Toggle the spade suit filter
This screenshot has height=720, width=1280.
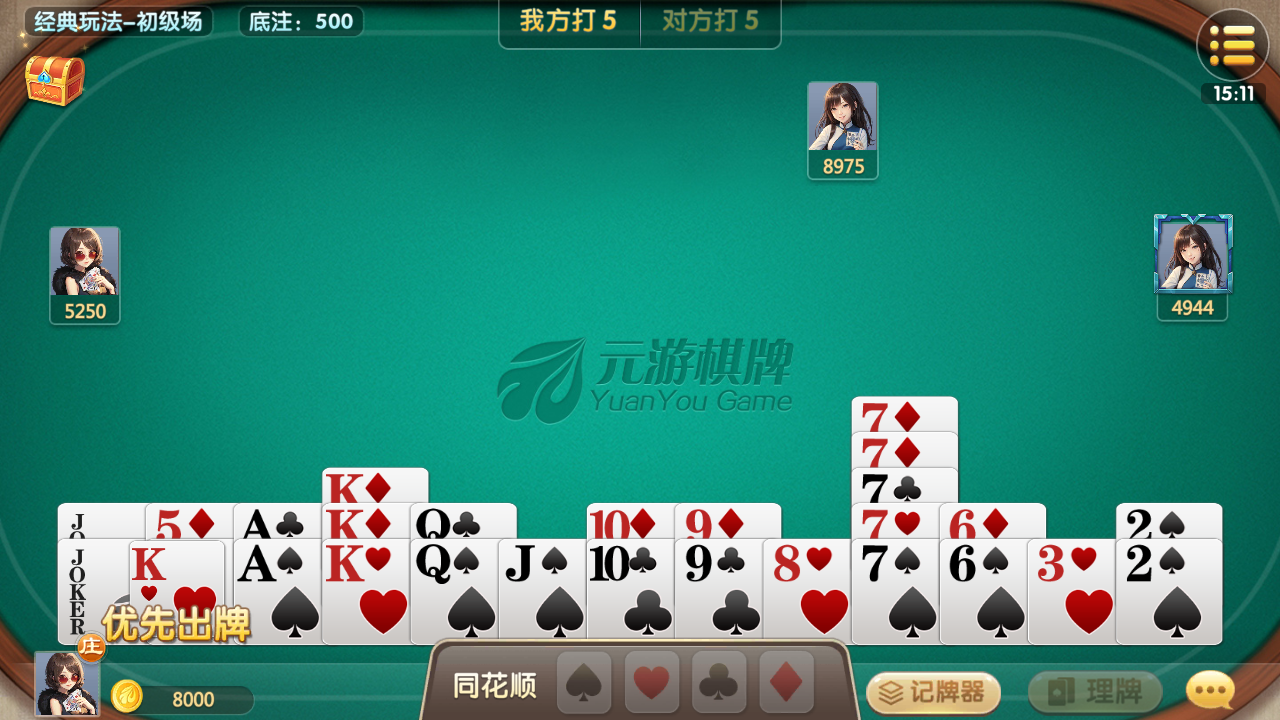pos(583,683)
